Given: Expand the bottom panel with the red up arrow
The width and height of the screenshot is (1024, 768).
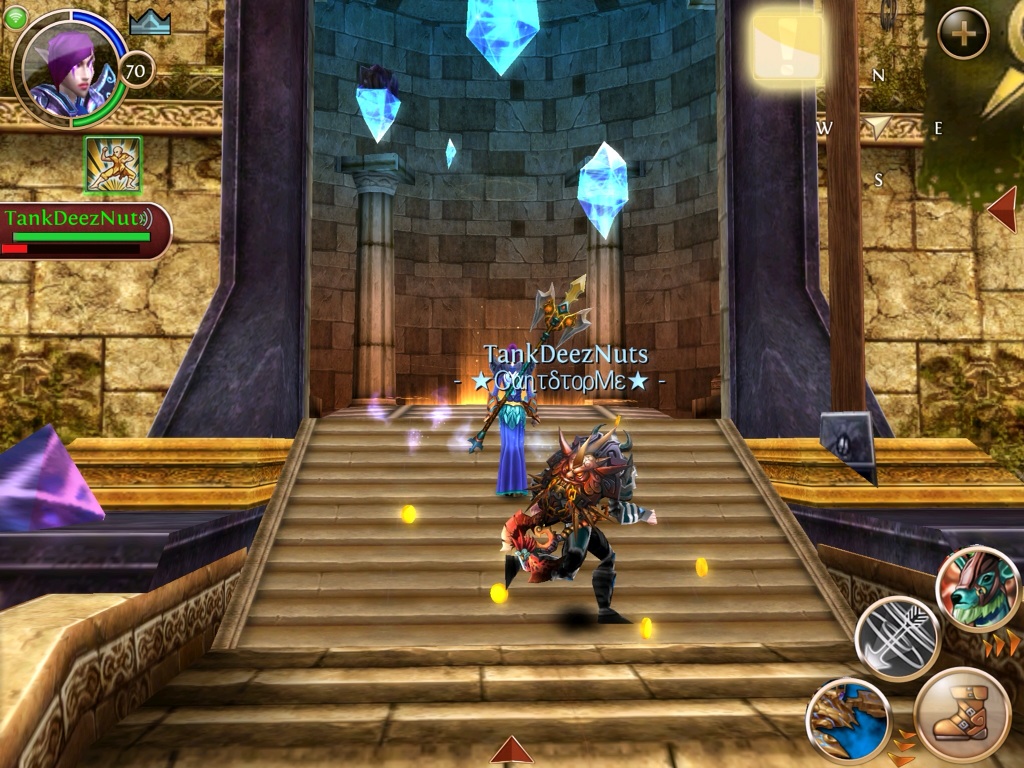Looking at the screenshot, I should click(511, 749).
